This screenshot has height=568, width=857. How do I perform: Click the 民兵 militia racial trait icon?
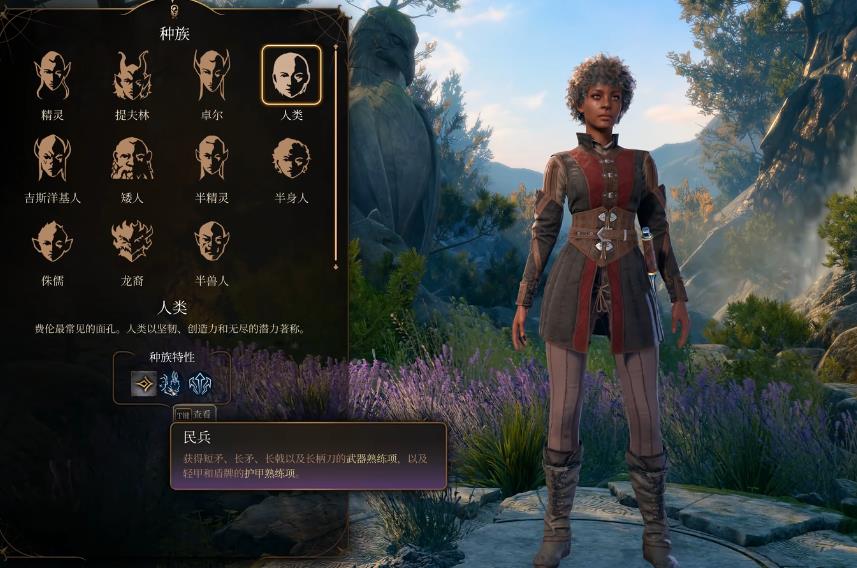(144, 384)
